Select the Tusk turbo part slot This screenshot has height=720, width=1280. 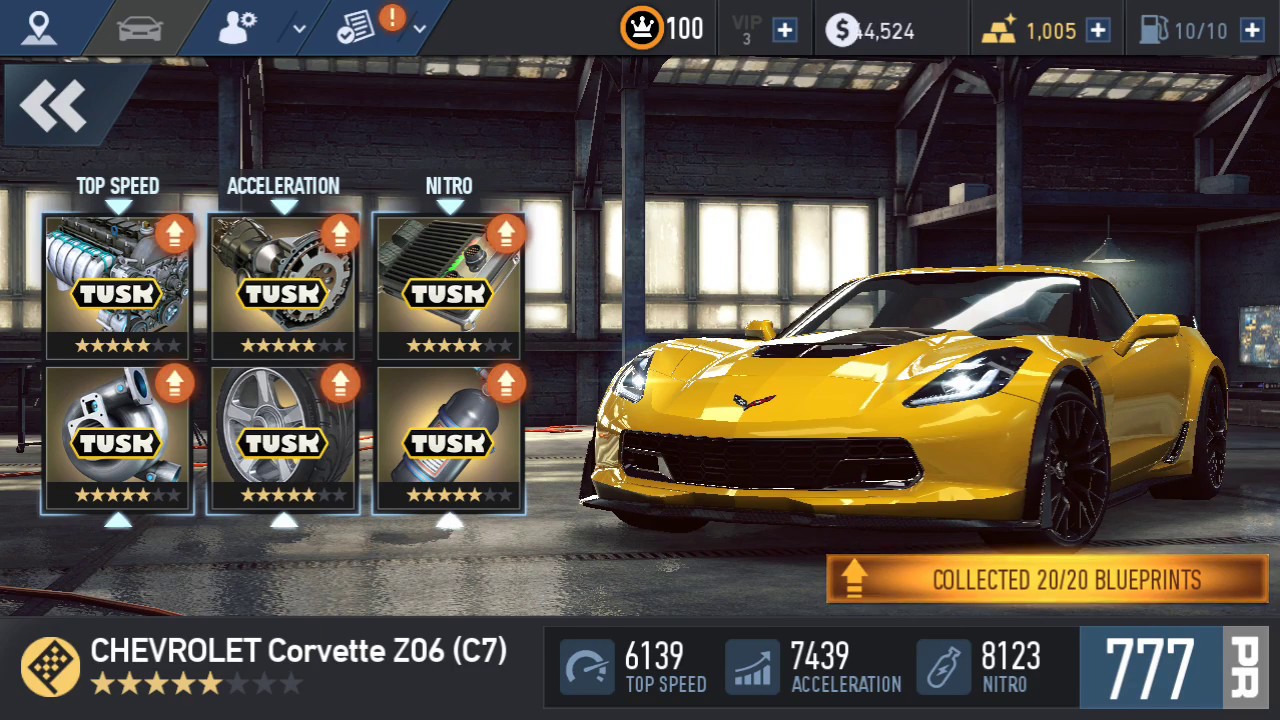pyautogui.click(x=118, y=438)
